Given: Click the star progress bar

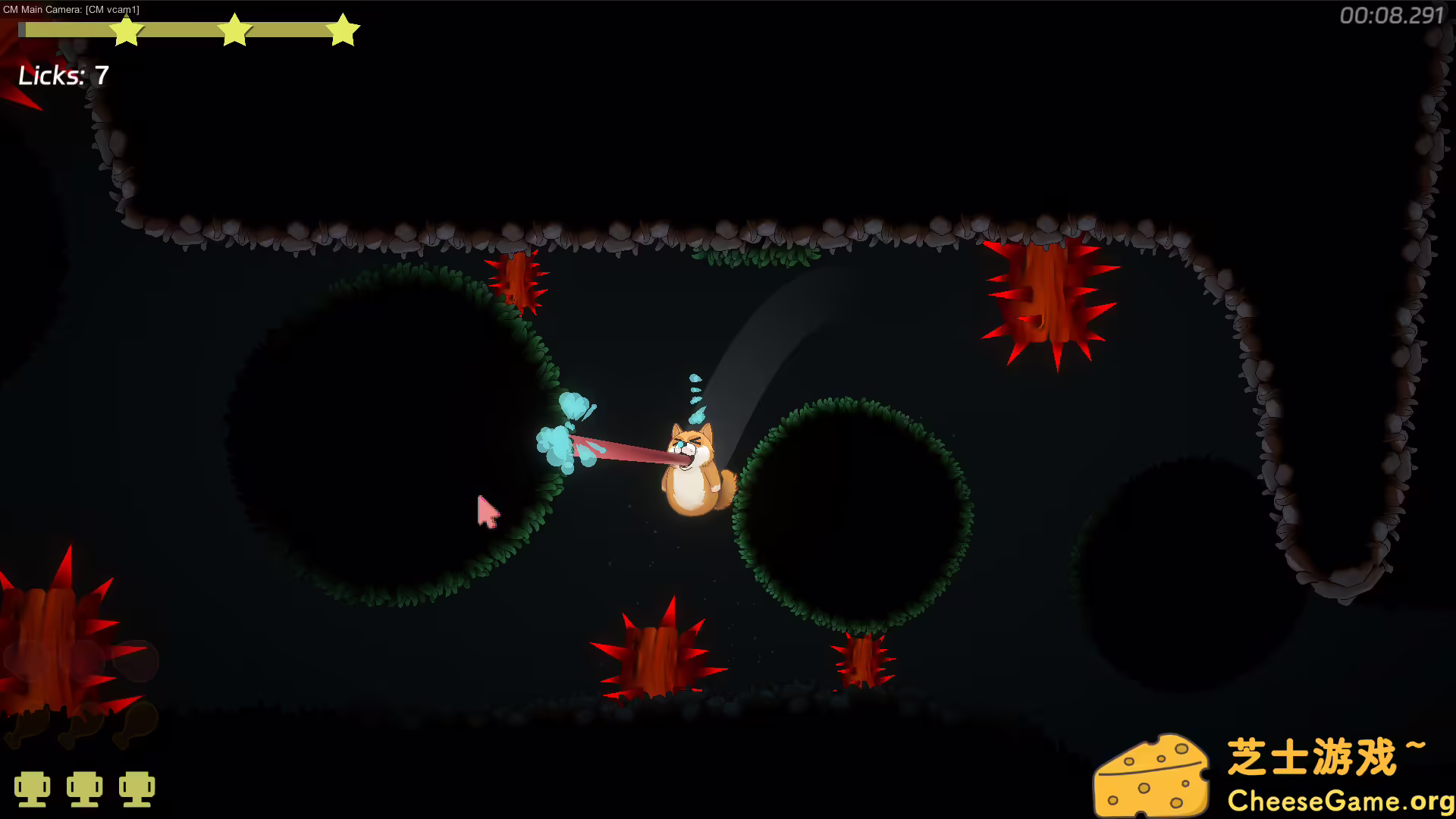Looking at the screenshot, I should point(190,30).
